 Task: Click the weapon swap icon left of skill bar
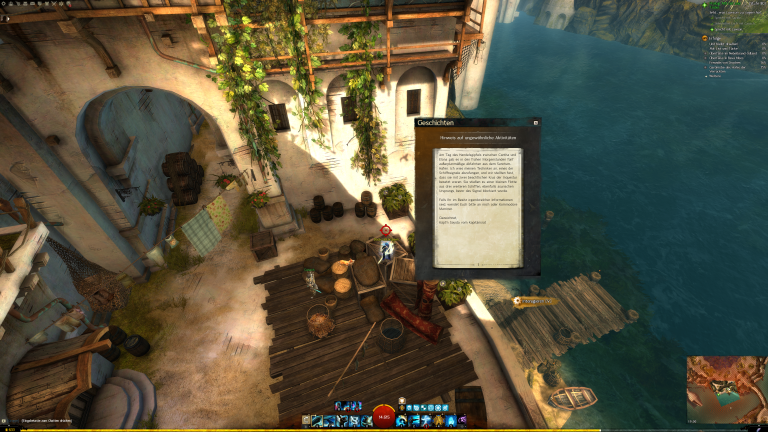(306, 421)
